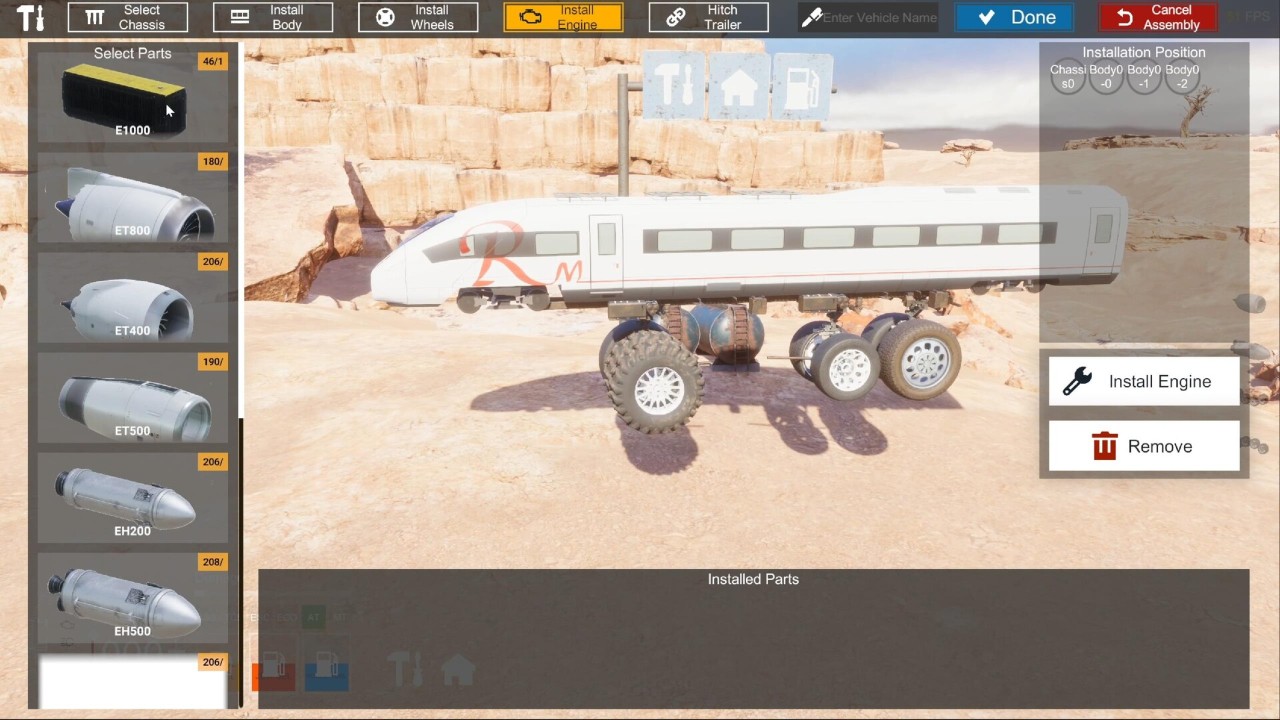Screen dimensions: 1280x720
Task: Pick the ET400 turbine engine
Action: (132, 298)
